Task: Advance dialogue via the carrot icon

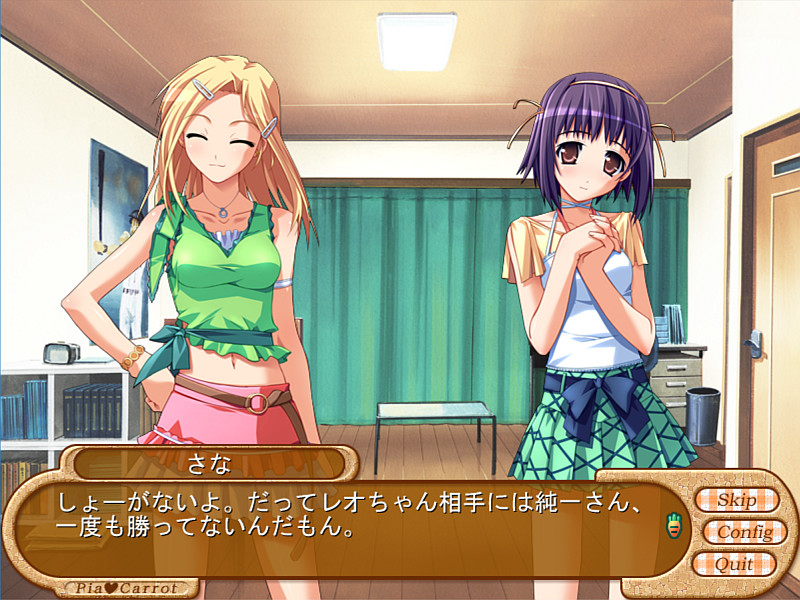Action: tap(674, 523)
